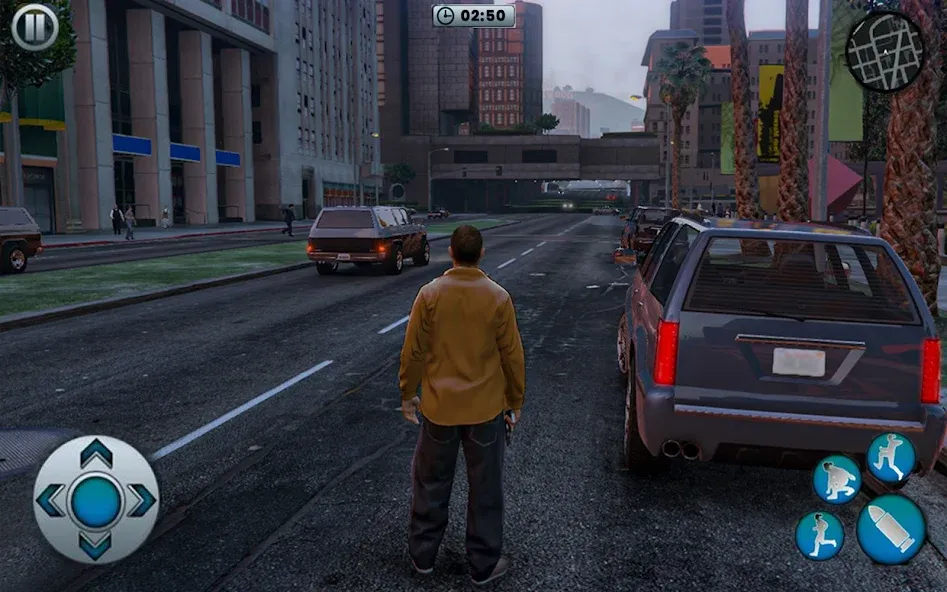Viewport: 947px width, 592px height.
Task: Tap the right arrow on the movement pad
Action: (141, 500)
